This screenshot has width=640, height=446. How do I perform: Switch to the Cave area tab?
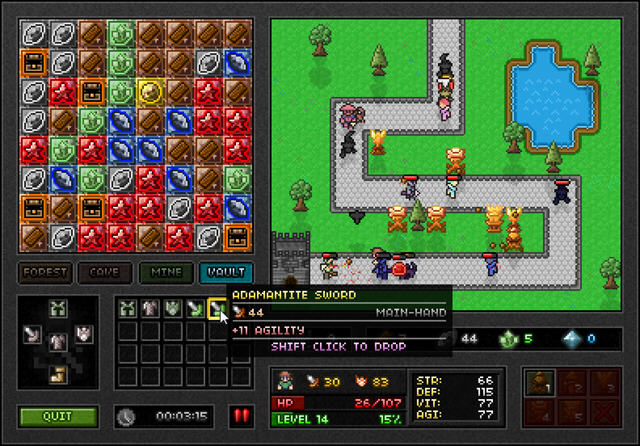pos(105,272)
